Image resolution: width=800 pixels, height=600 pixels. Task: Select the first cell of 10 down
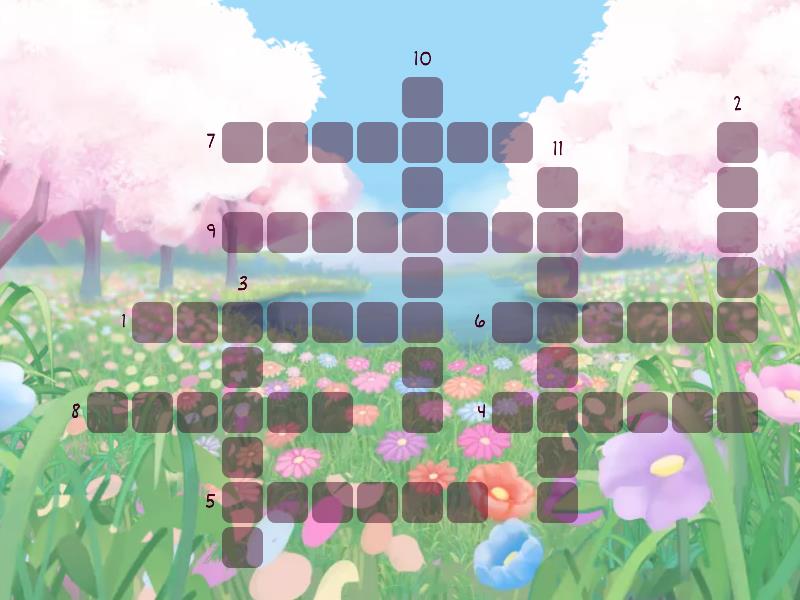coord(422,97)
